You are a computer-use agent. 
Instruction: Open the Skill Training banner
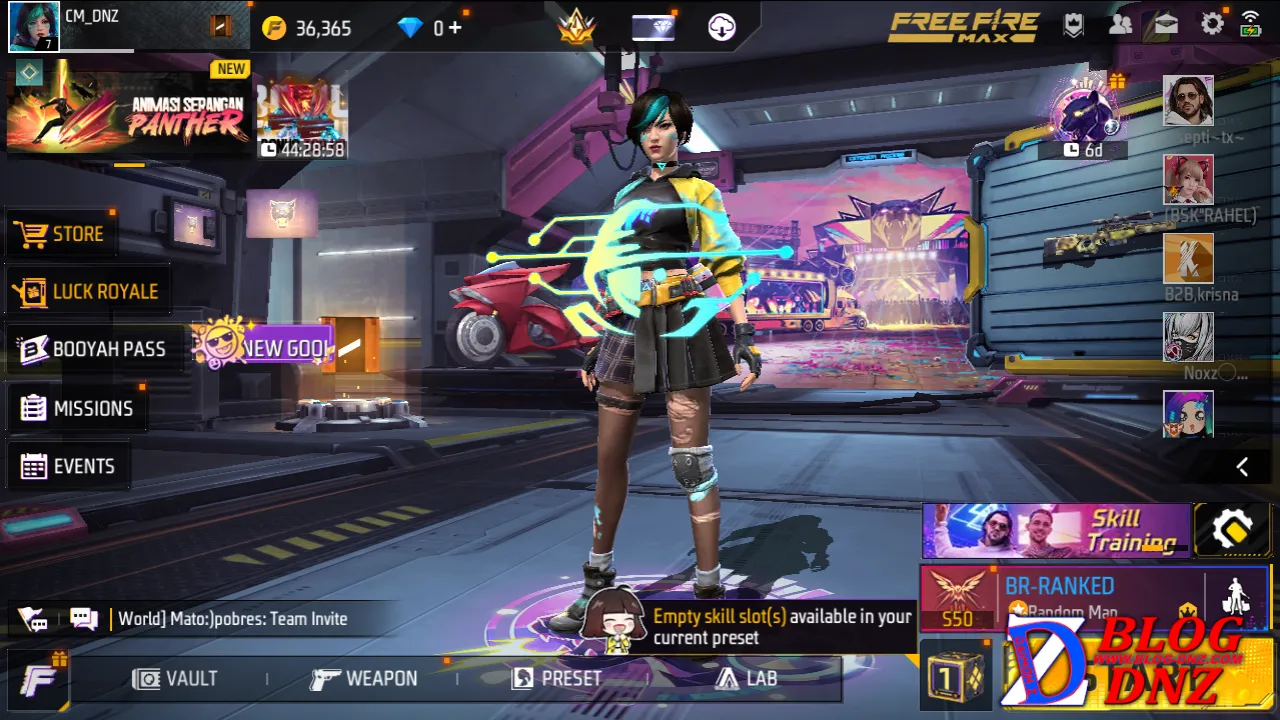click(x=1055, y=530)
